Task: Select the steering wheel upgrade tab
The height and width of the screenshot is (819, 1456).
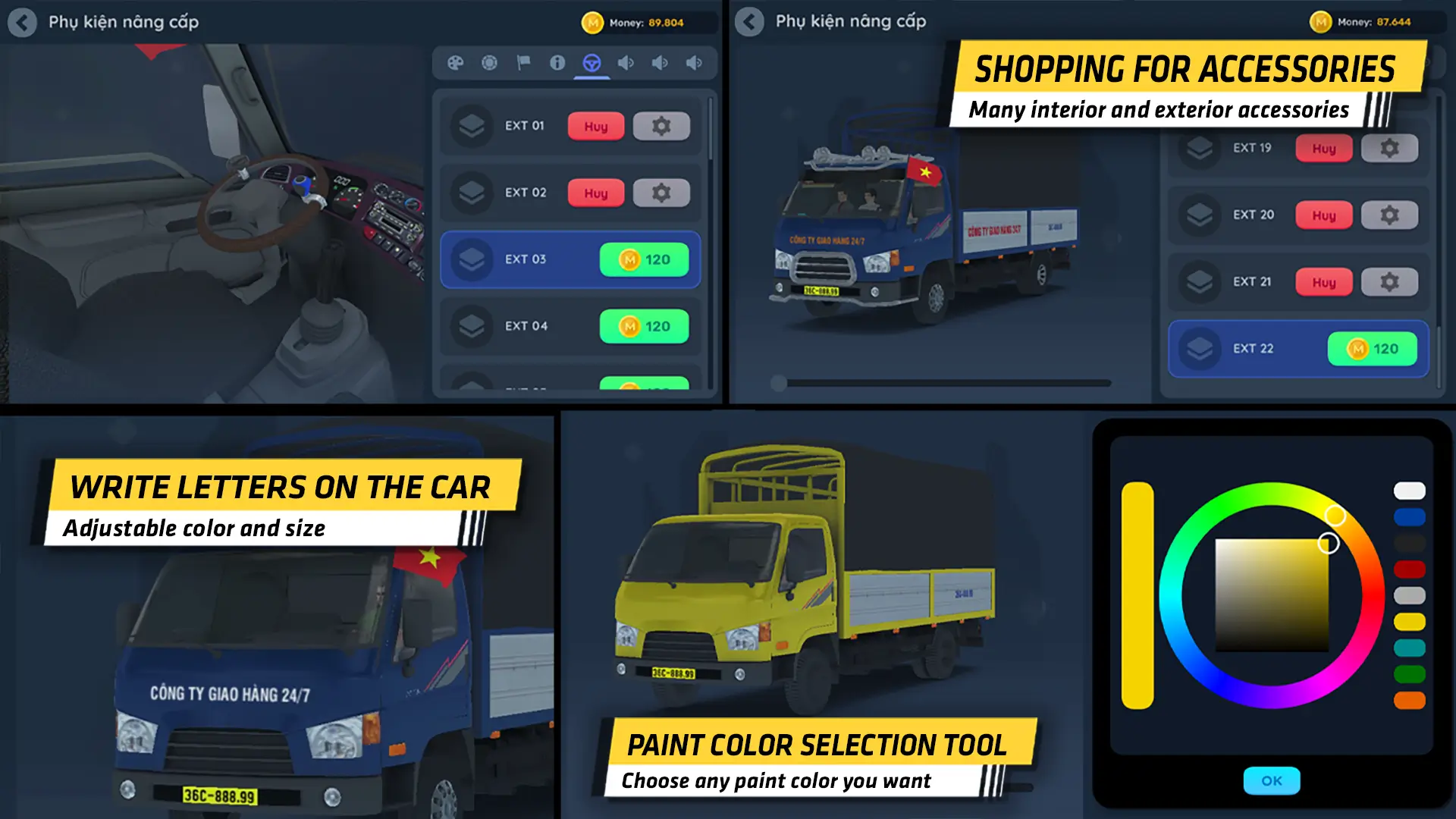Action: coord(594,64)
